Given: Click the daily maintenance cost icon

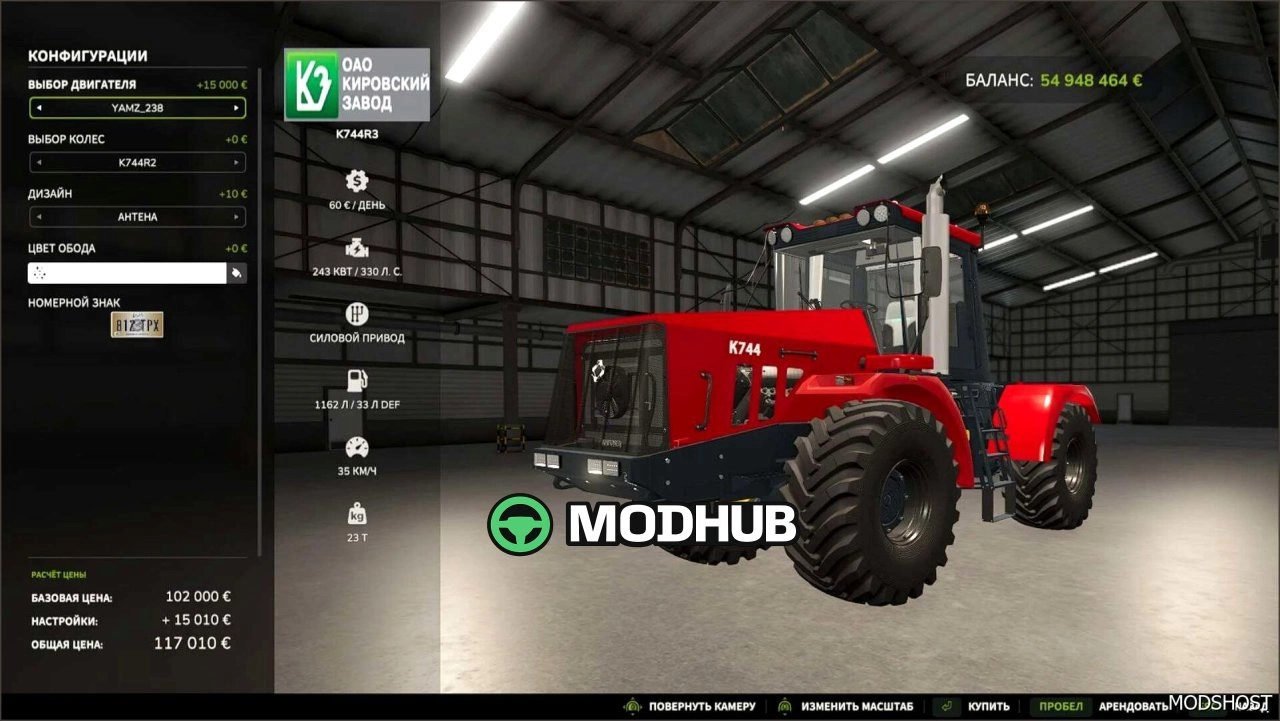Looking at the screenshot, I should tap(355, 182).
